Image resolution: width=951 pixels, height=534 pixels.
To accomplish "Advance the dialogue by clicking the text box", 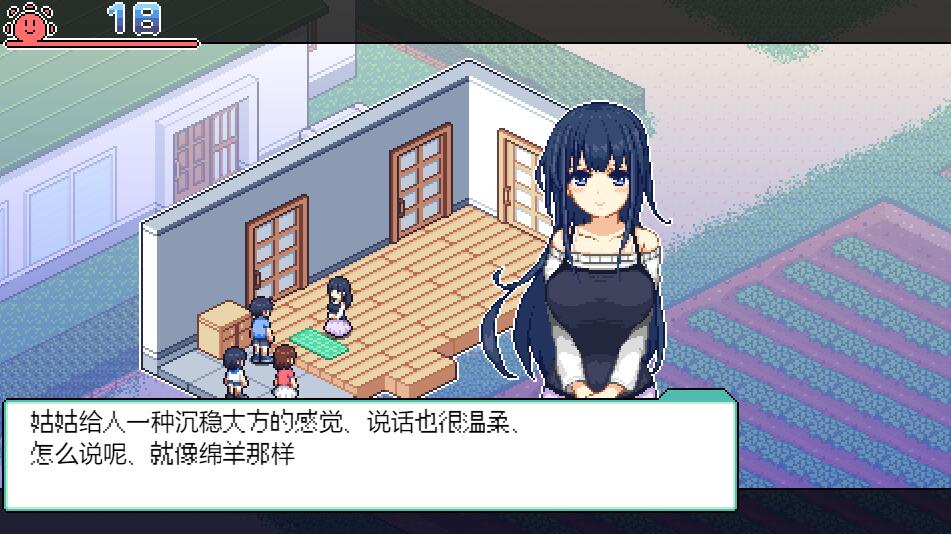I will coord(370,454).
